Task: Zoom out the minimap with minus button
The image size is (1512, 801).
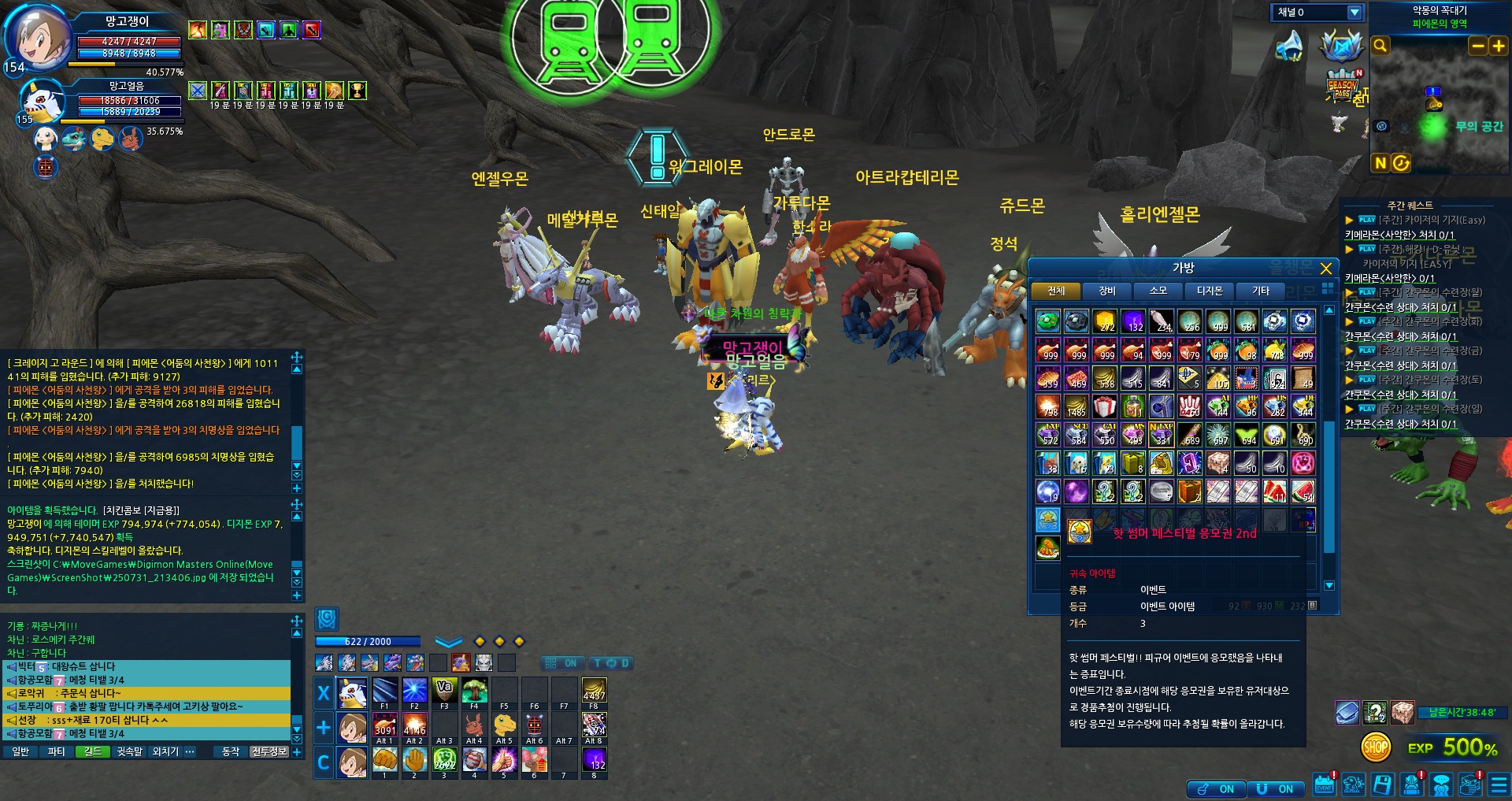Action: click(1478, 46)
